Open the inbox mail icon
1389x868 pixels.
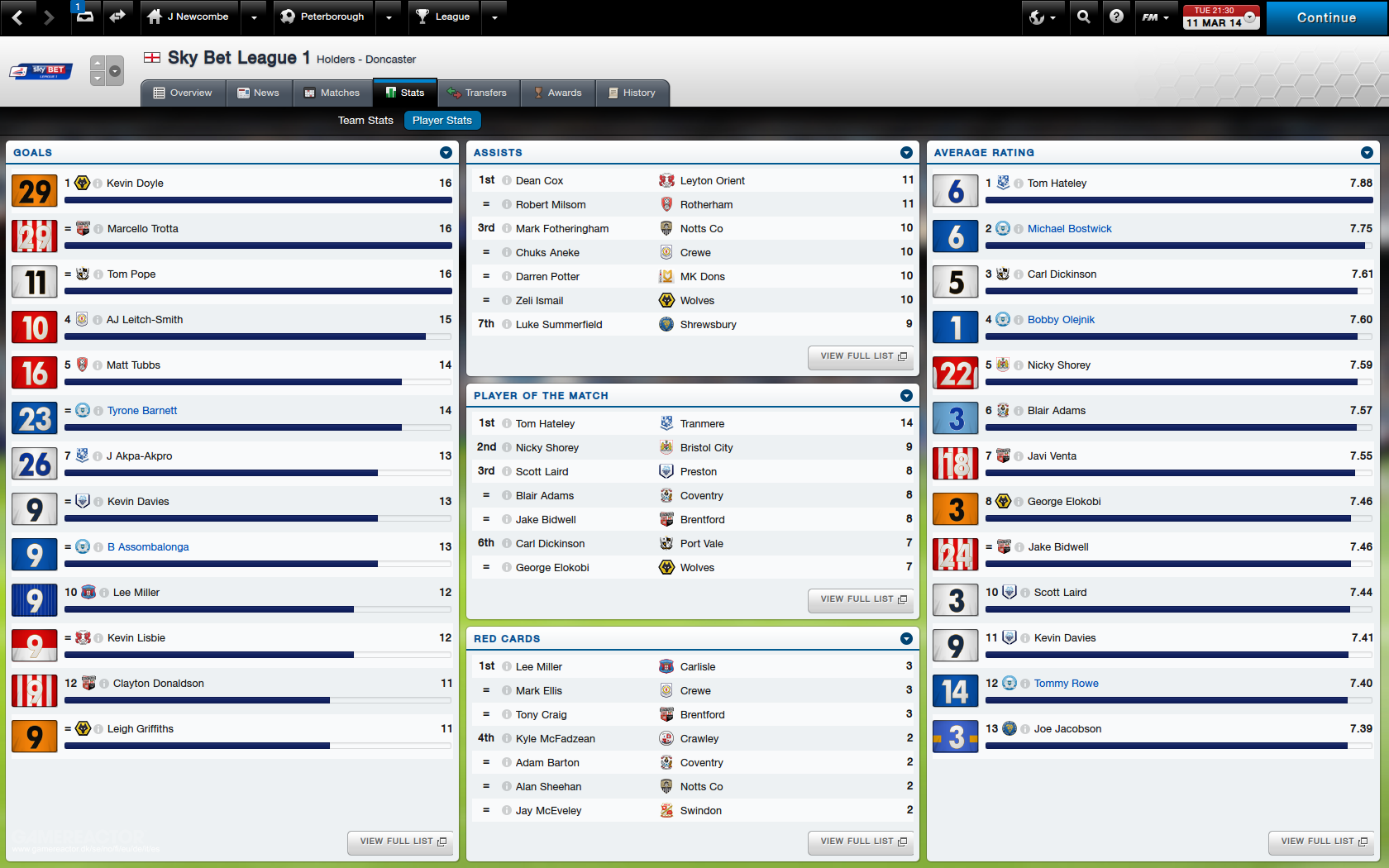coord(86,17)
